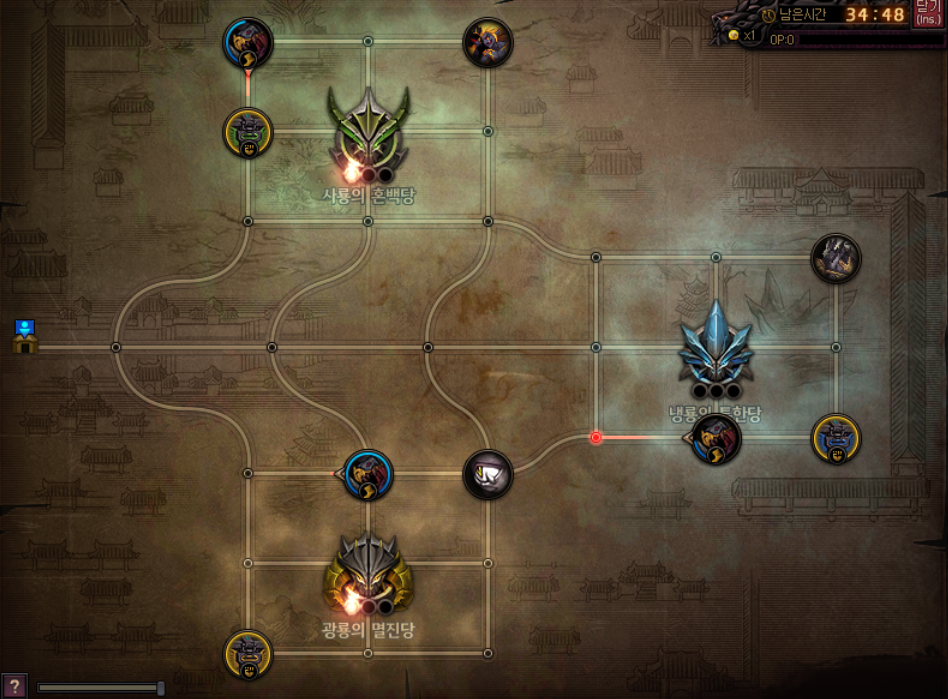
Task: Choose the blue totem node with yellow ring
Action: [835, 438]
